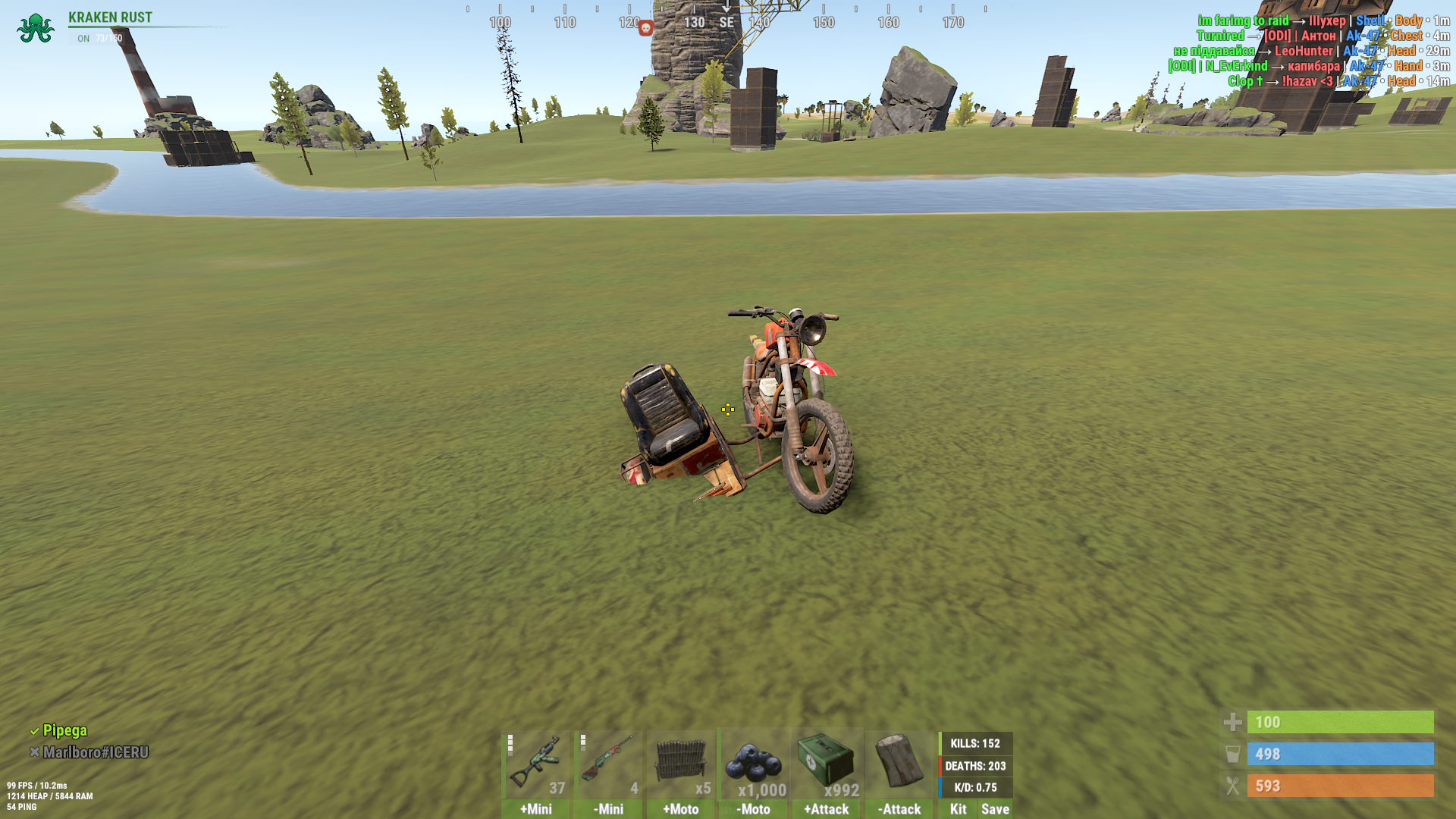Open the Kit button
The height and width of the screenshot is (819, 1456).
[958, 809]
